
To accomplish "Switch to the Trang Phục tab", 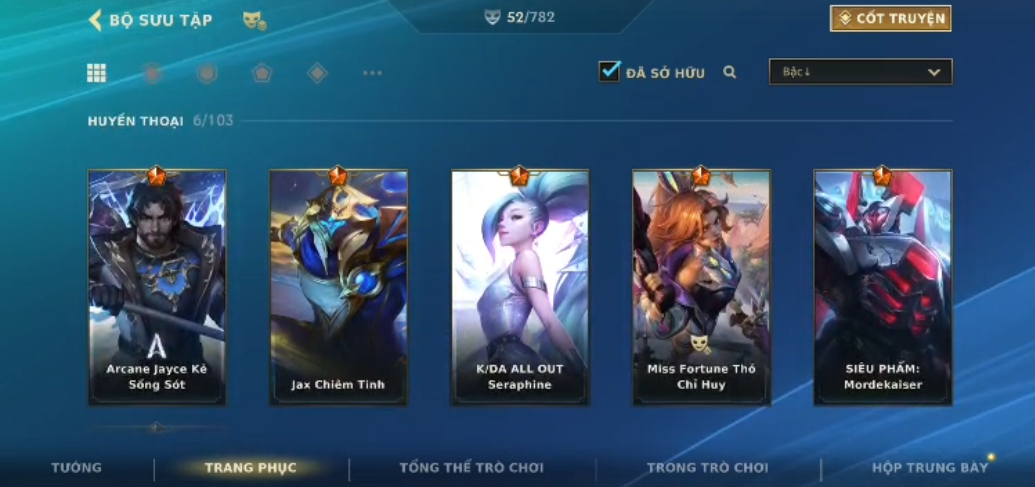I will coord(250,468).
